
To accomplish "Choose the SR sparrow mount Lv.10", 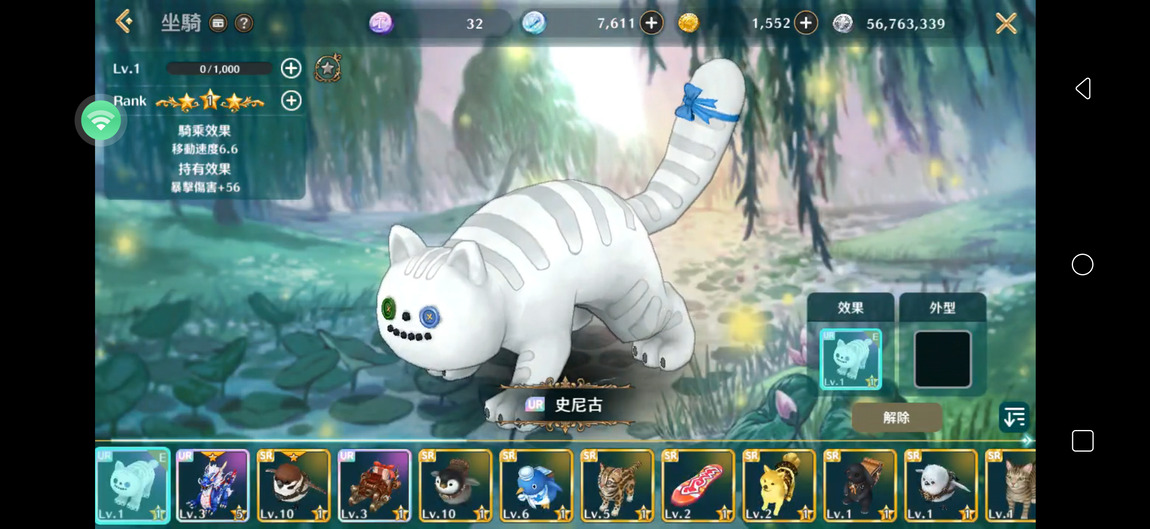I will coord(294,485).
